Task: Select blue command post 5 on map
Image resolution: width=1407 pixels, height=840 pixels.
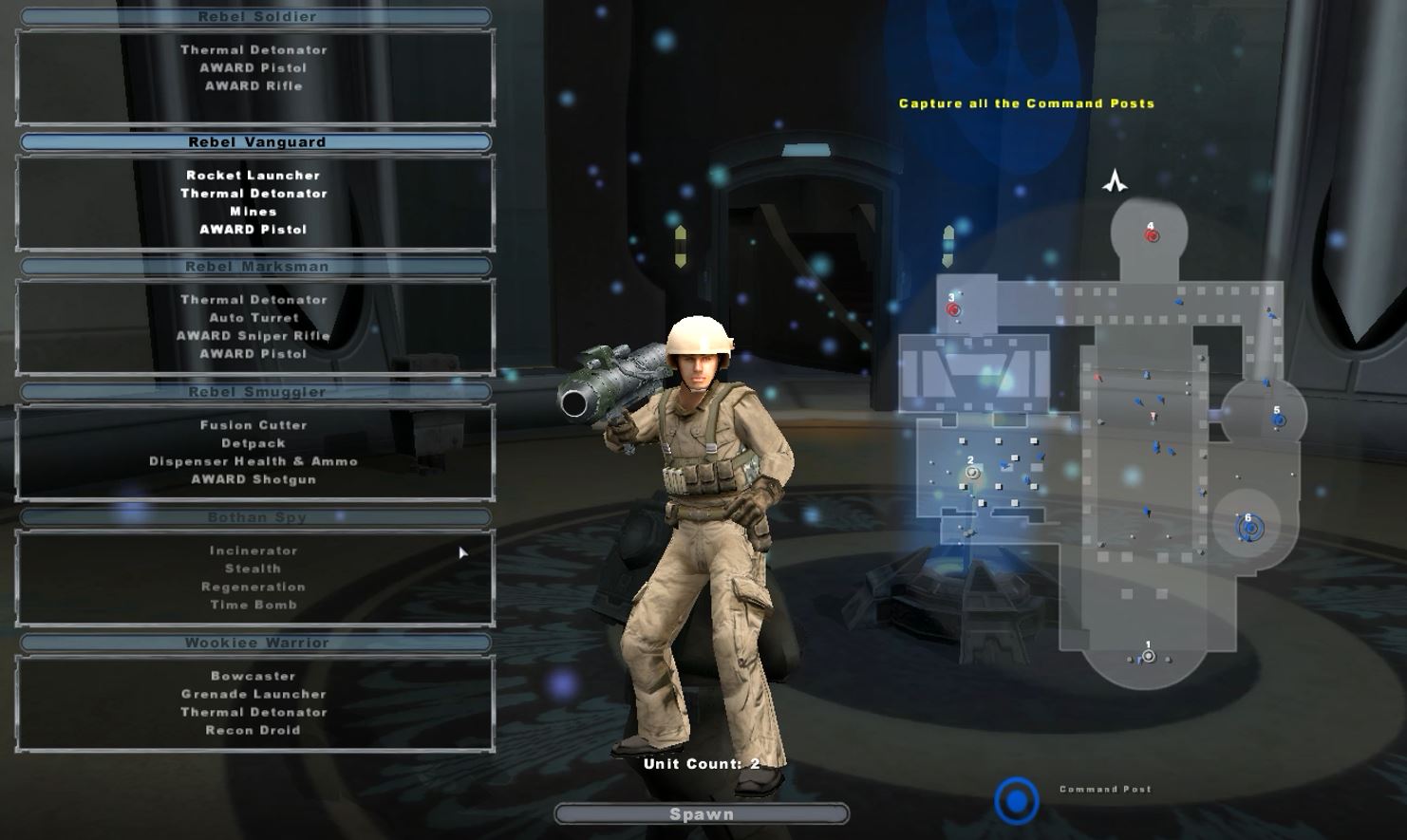Action: (x=1278, y=420)
